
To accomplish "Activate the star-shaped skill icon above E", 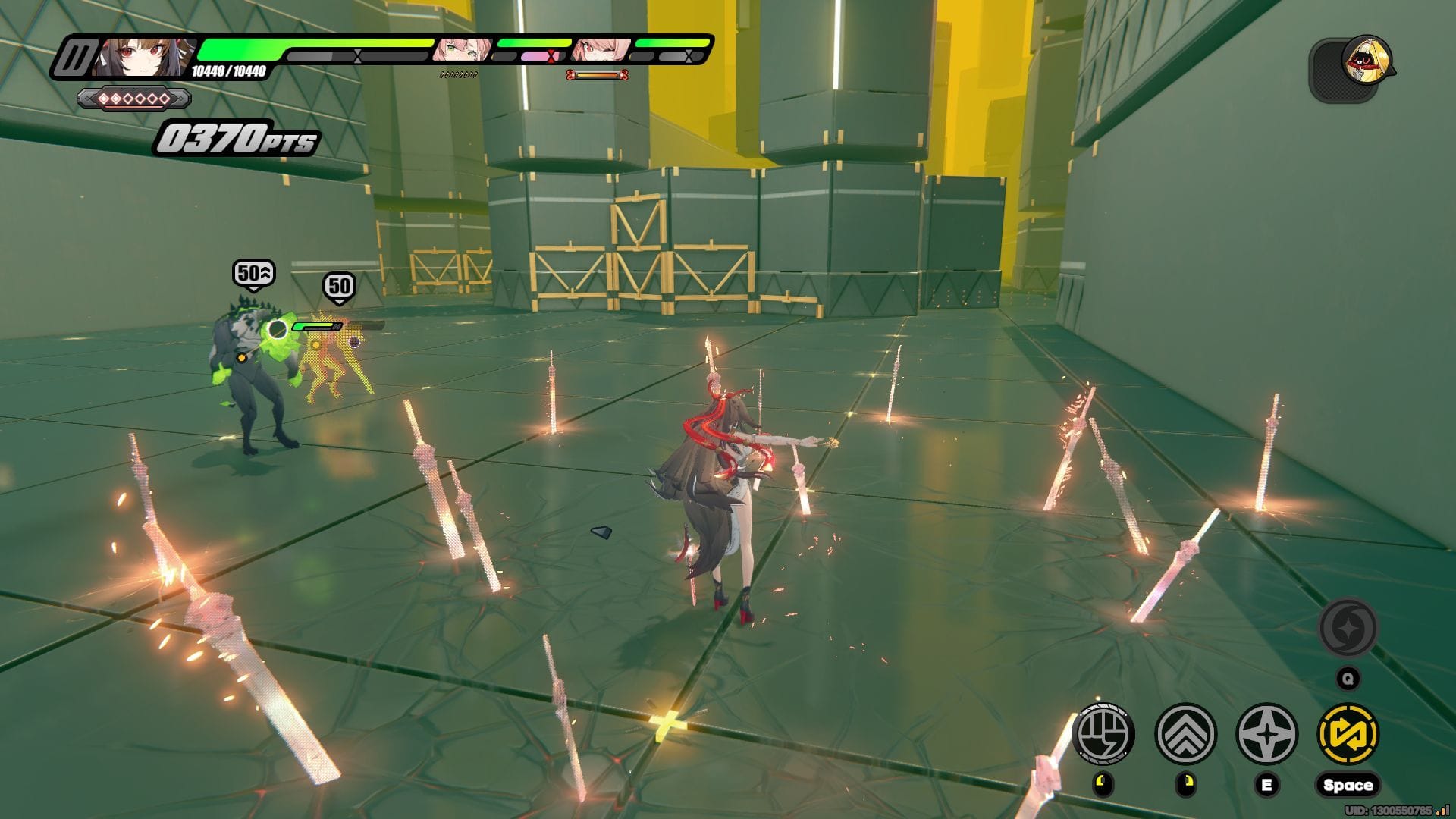I will tap(1267, 734).
